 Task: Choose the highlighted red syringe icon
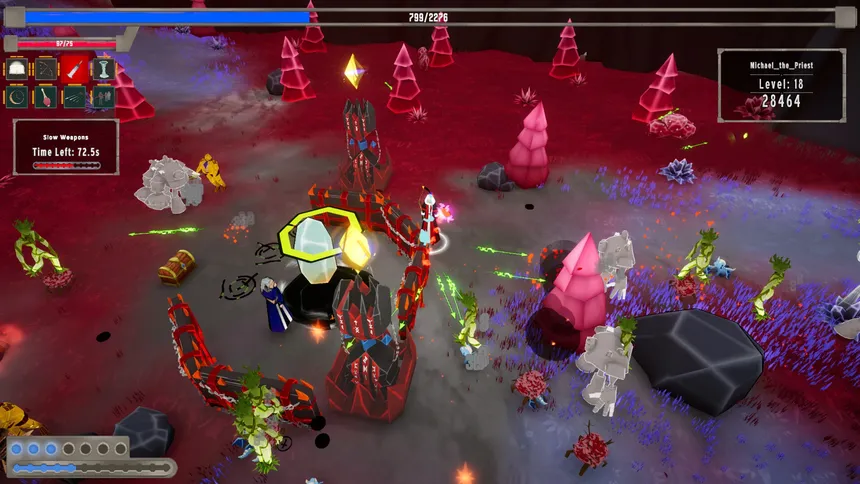(75, 69)
